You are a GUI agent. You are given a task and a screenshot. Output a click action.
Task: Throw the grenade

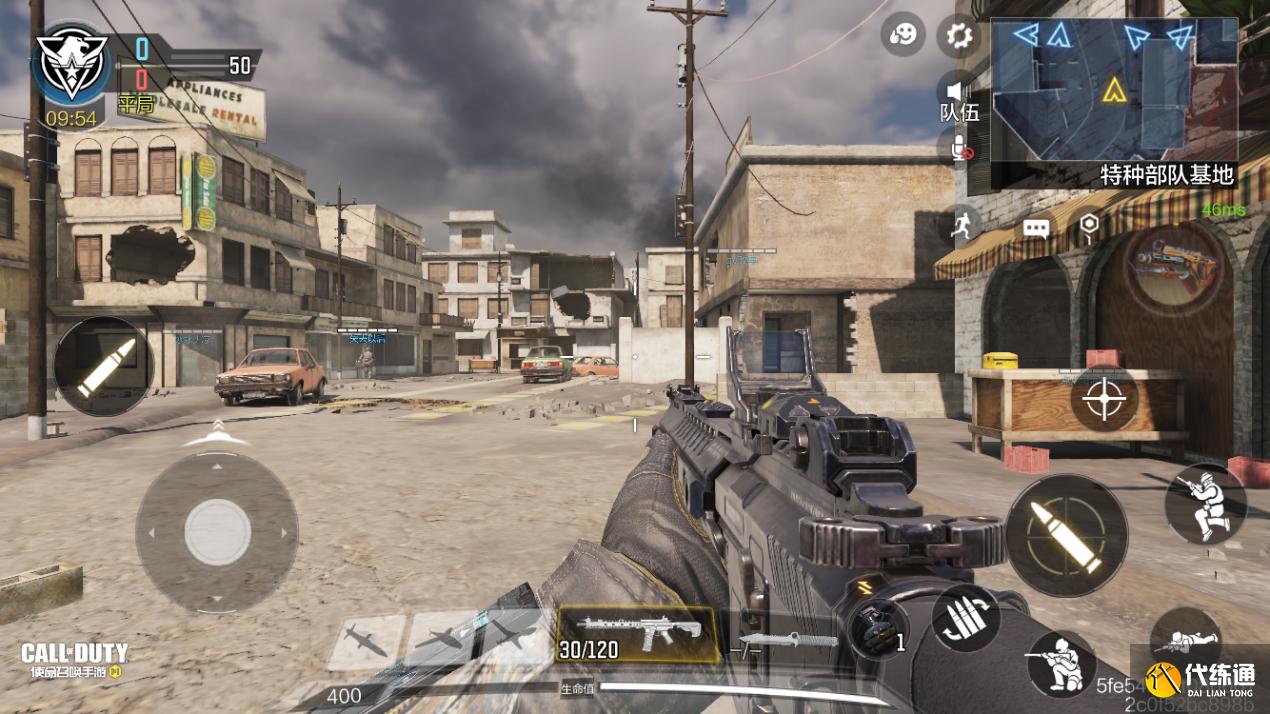877,629
